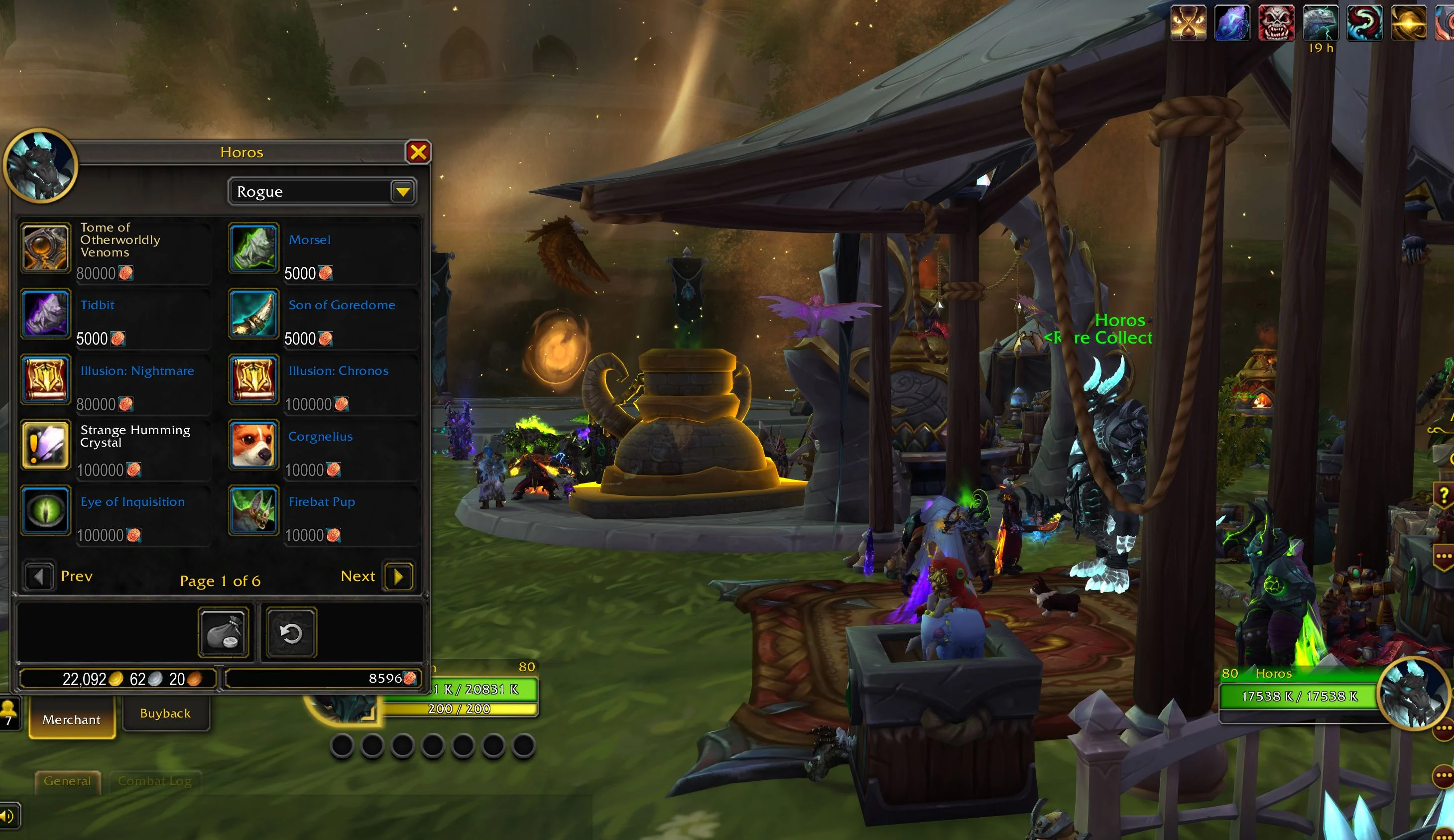Close the Horos merchant window
The height and width of the screenshot is (840, 1454).
(418, 152)
